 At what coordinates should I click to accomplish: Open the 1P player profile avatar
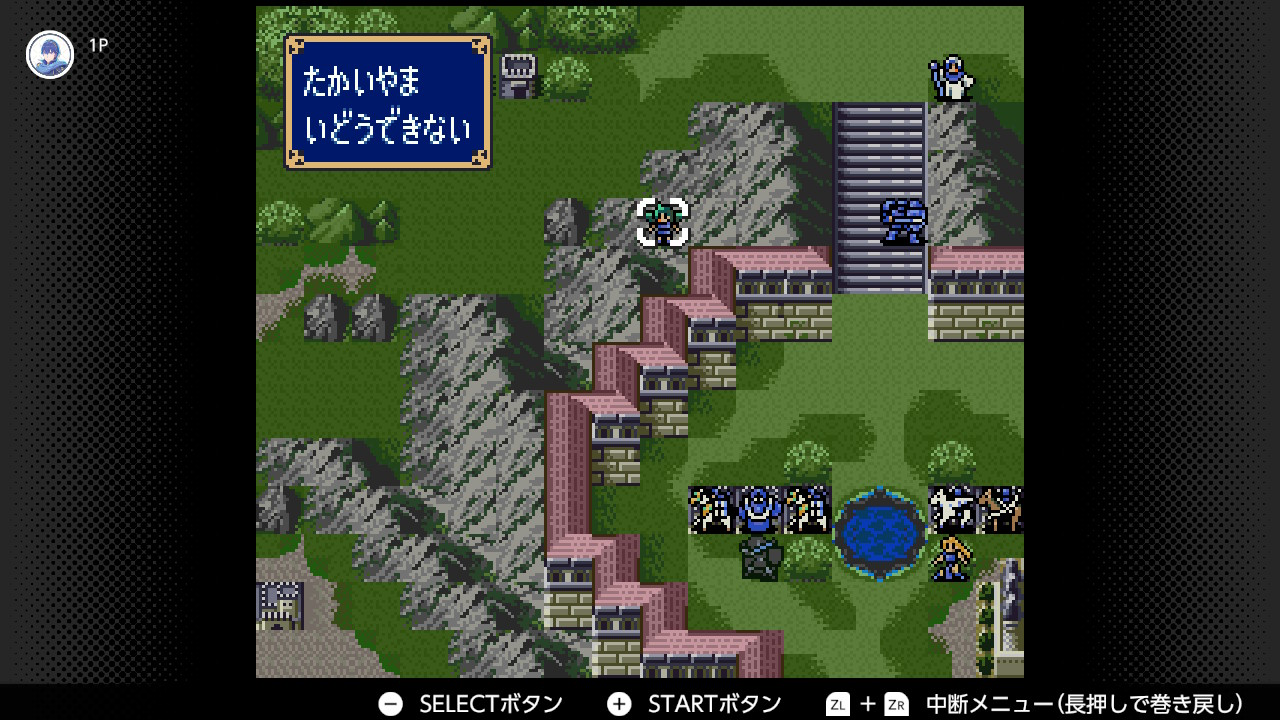50,55
